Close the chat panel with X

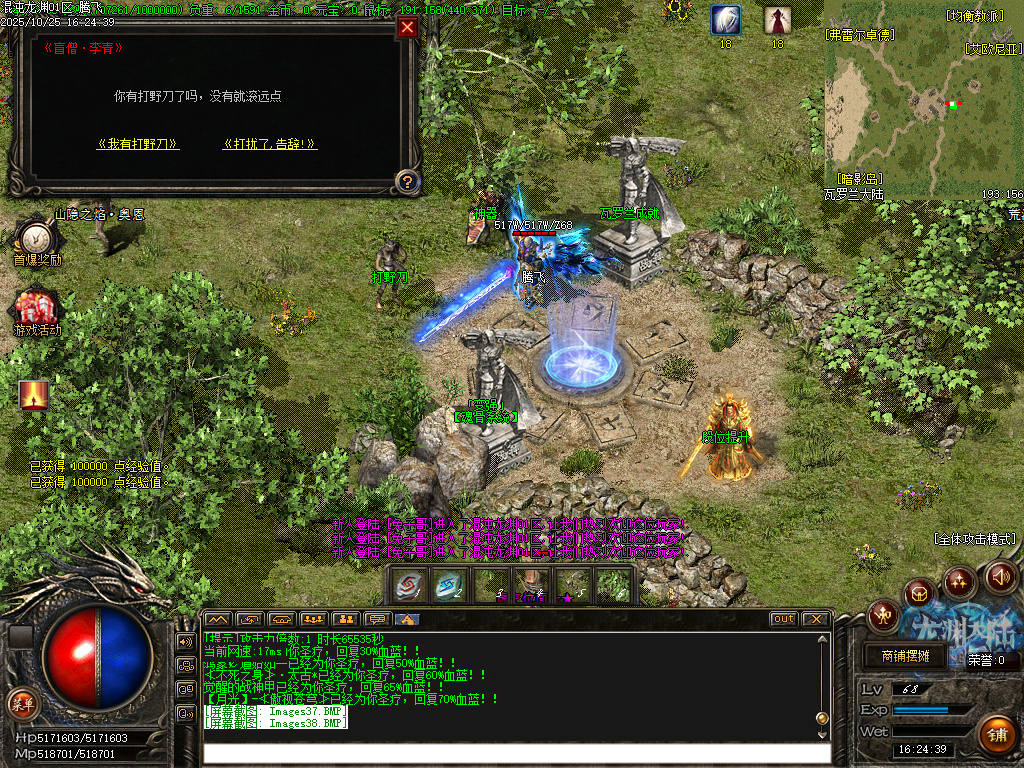[815, 619]
